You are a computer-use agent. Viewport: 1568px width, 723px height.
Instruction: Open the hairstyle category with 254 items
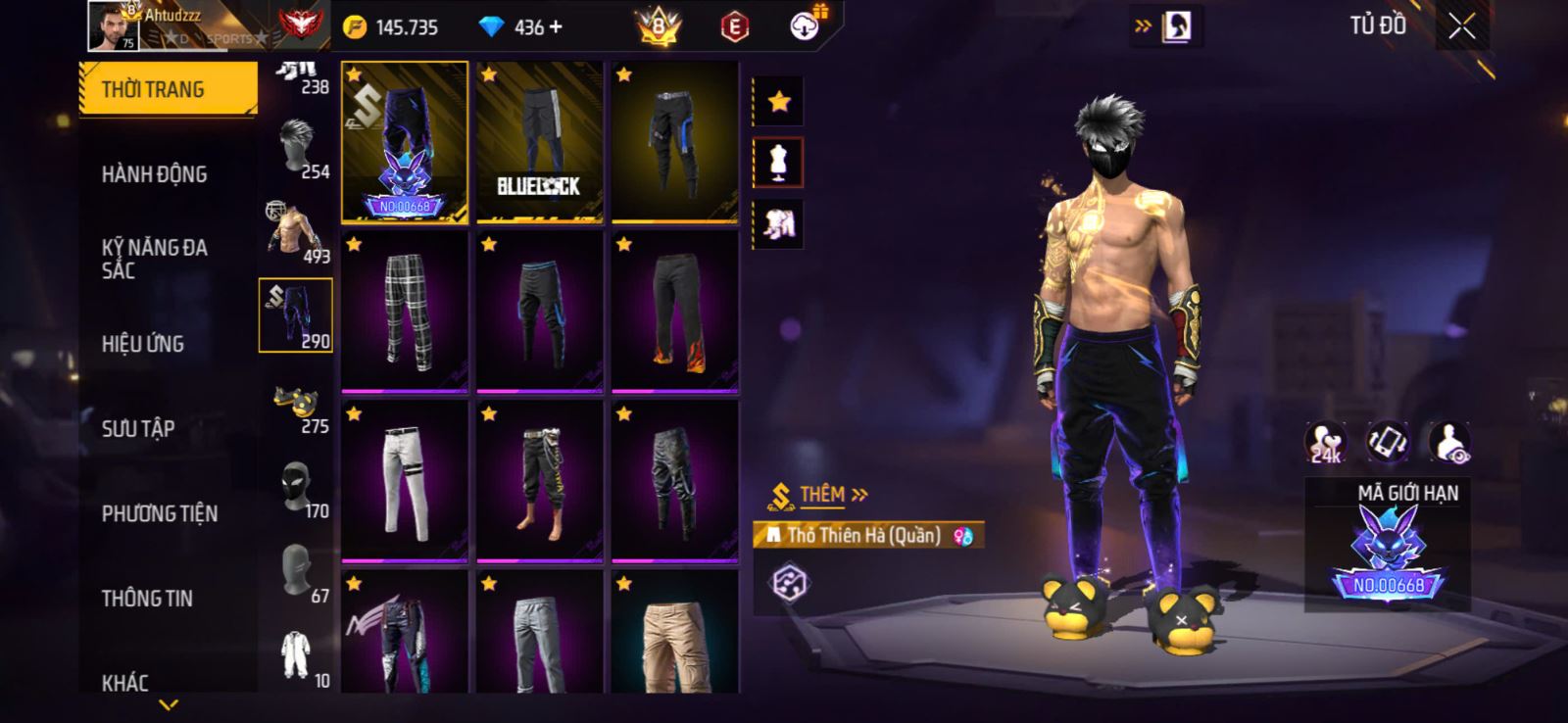[297, 149]
